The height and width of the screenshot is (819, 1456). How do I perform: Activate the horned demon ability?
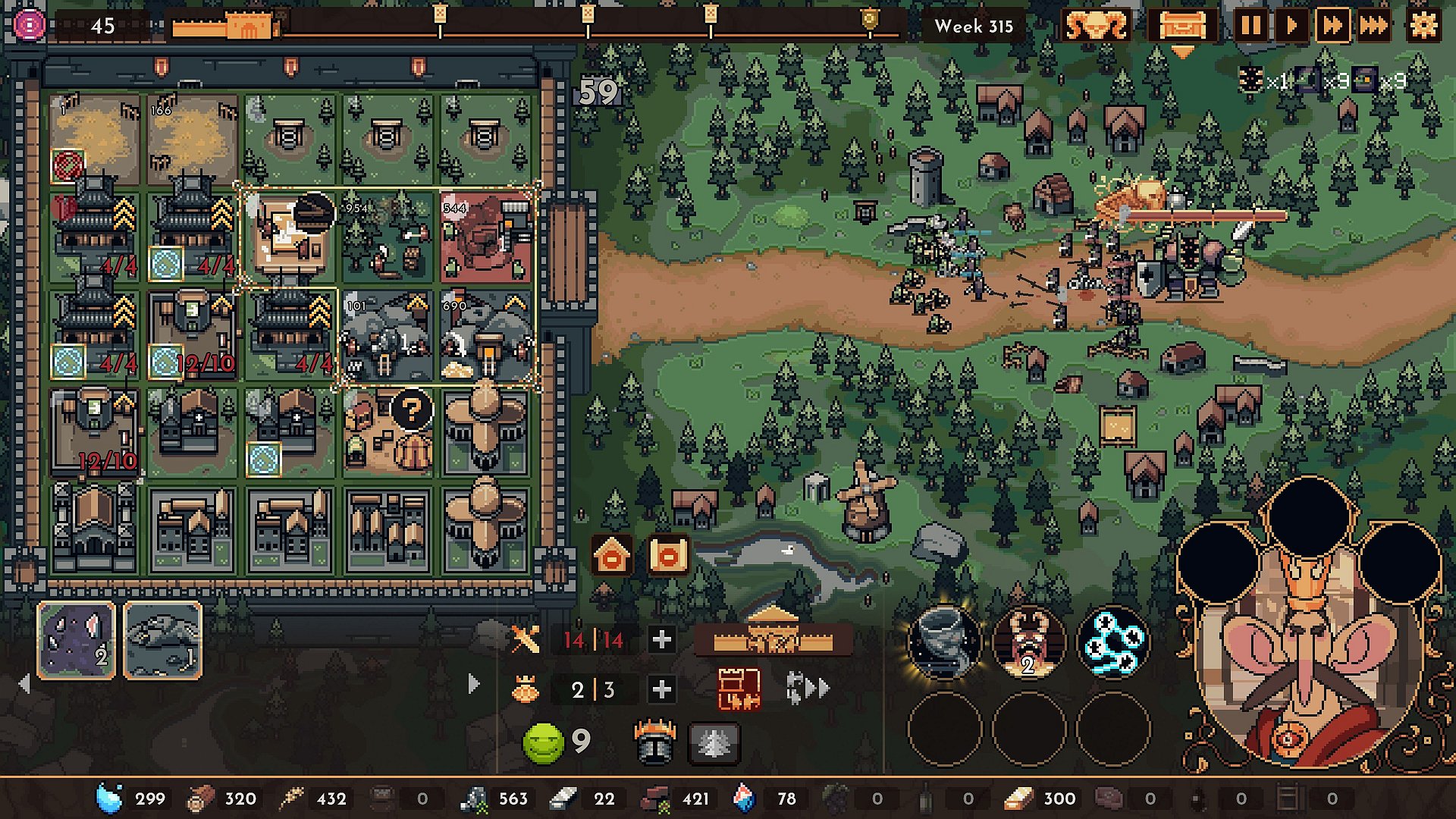(x=1028, y=642)
